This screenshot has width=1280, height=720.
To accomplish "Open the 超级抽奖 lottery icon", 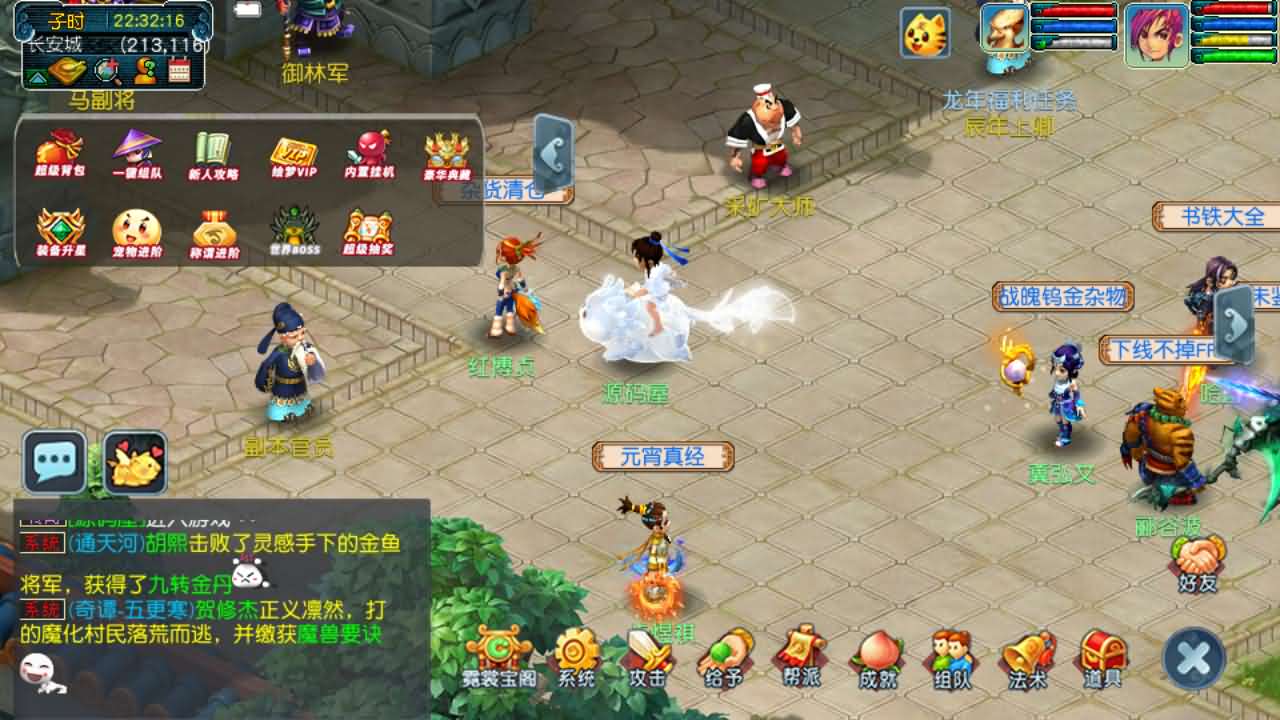I will [x=368, y=232].
